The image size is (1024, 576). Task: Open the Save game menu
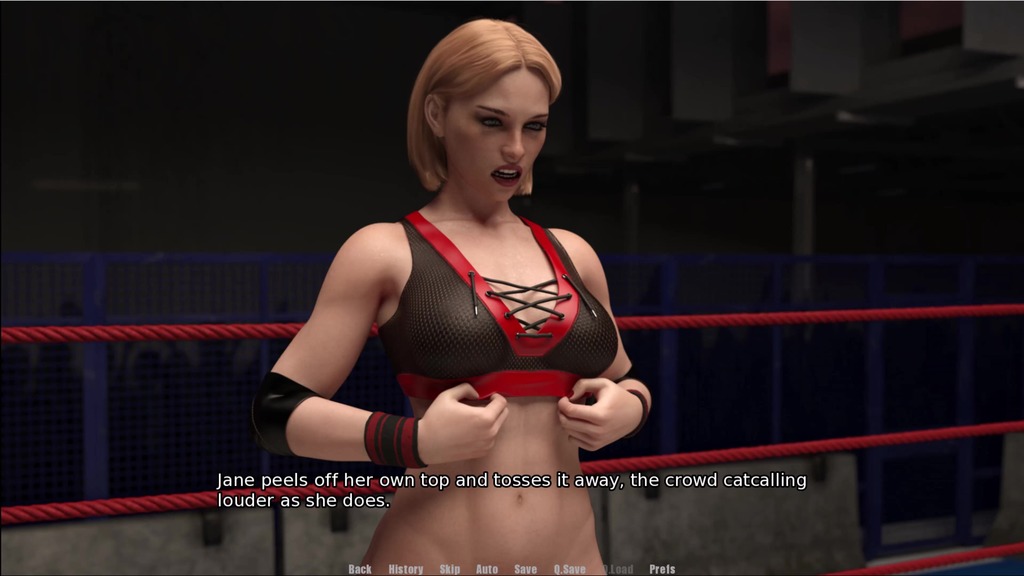[x=526, y=569]
